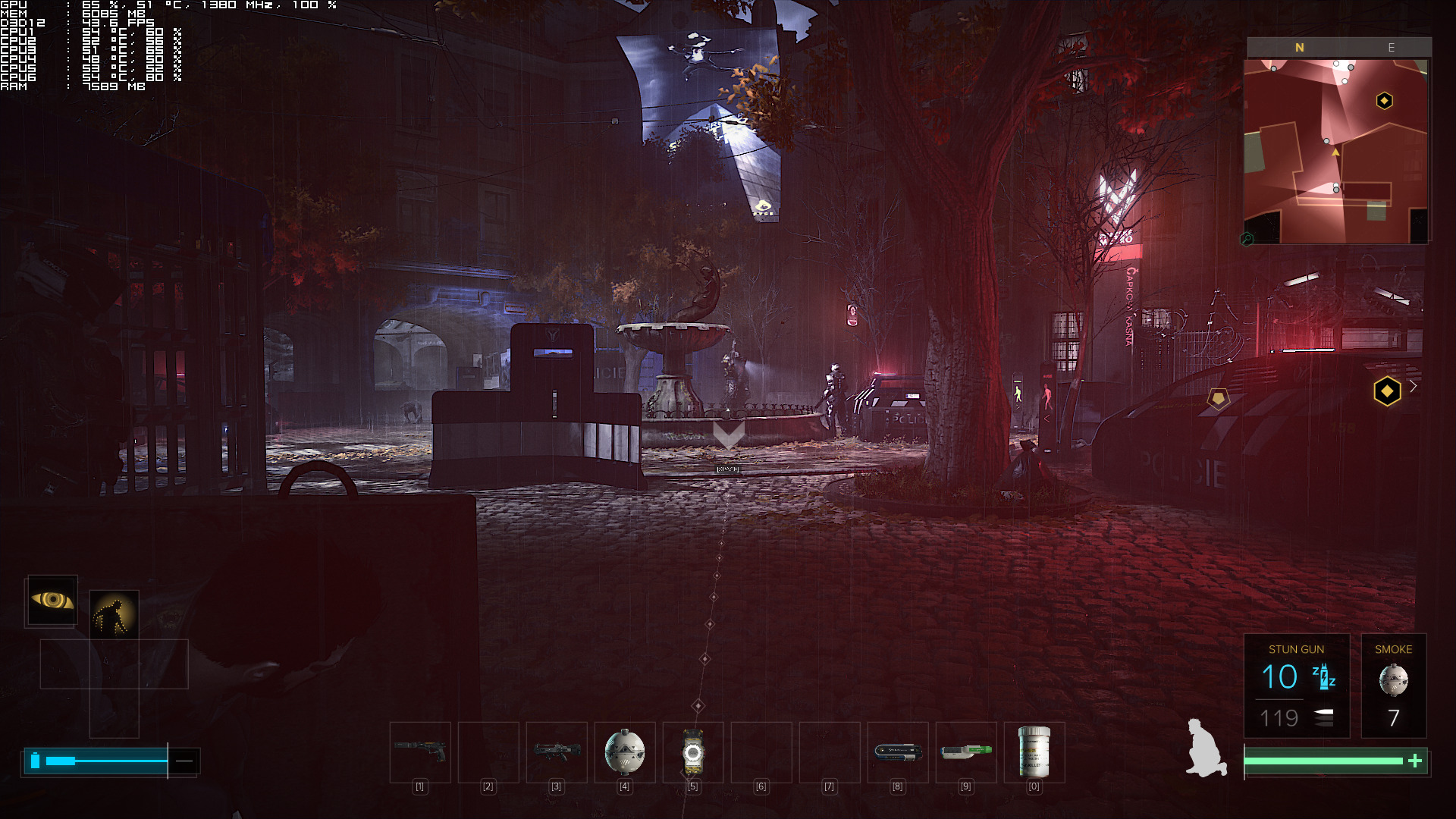Take the painkiller bottle in slot 0
Screen dimensions: 1456x819
tap(1034, 752)
